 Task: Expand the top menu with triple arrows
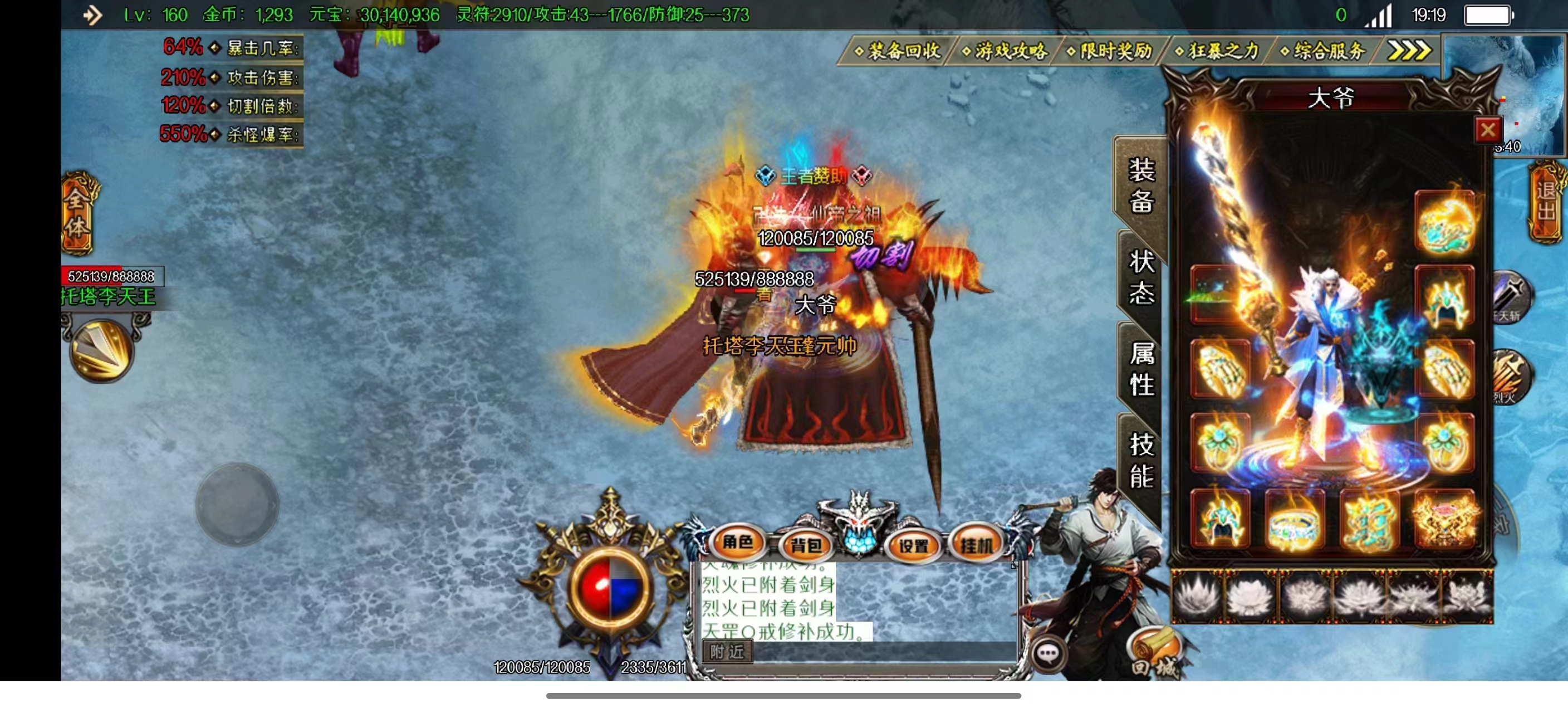pyautogui.click(x=1409, y=51)
